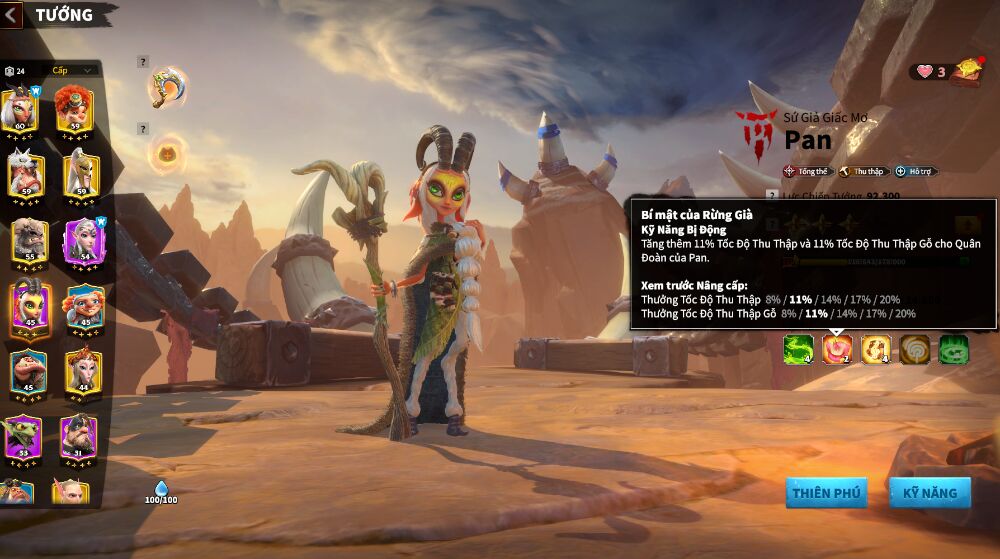Go back using the top-left arrow
Screen dimensions: 1000x559
(11, 15)
